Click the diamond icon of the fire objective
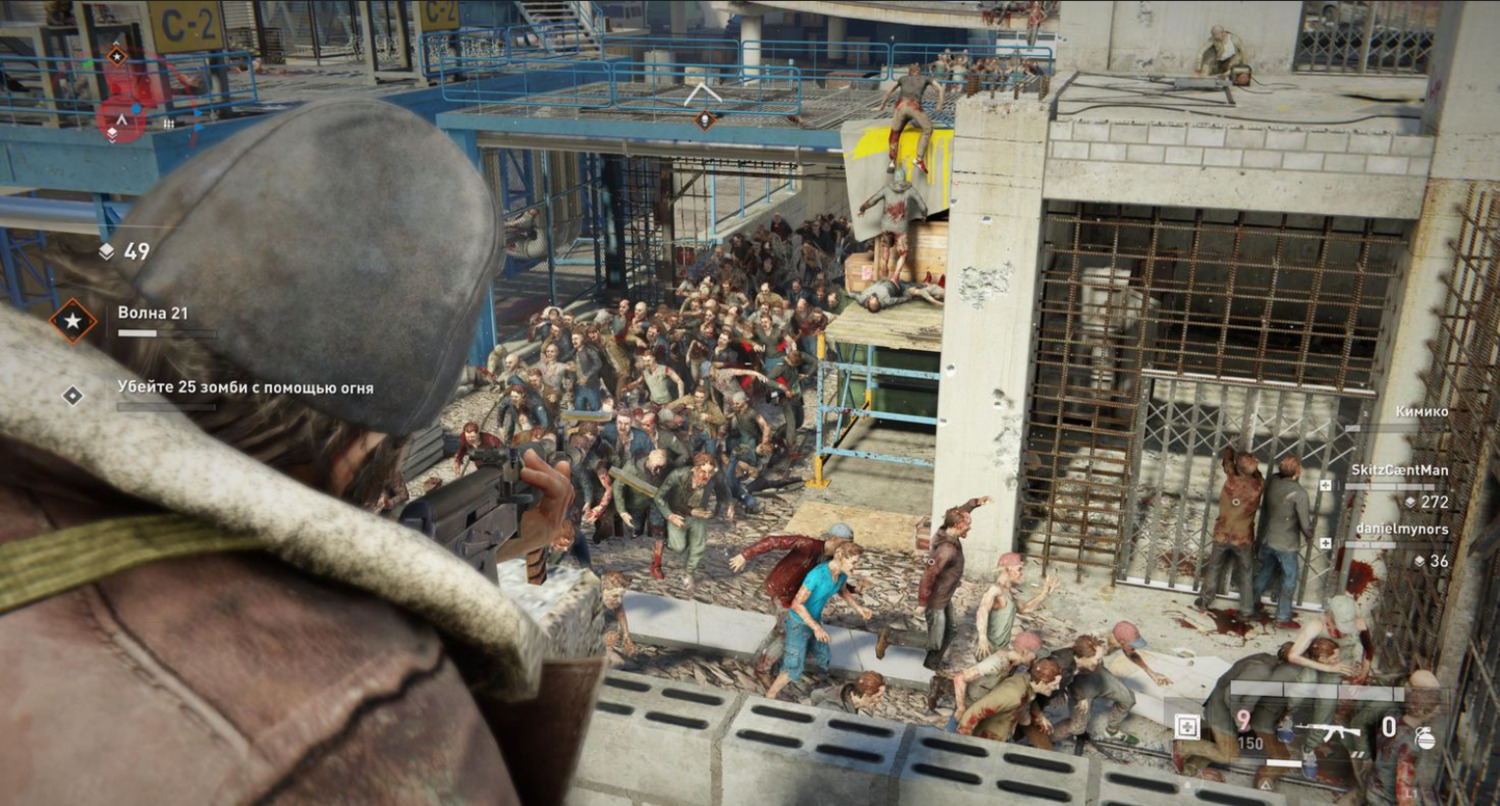Screen dimensions: 1500x806 pos(73,395)
